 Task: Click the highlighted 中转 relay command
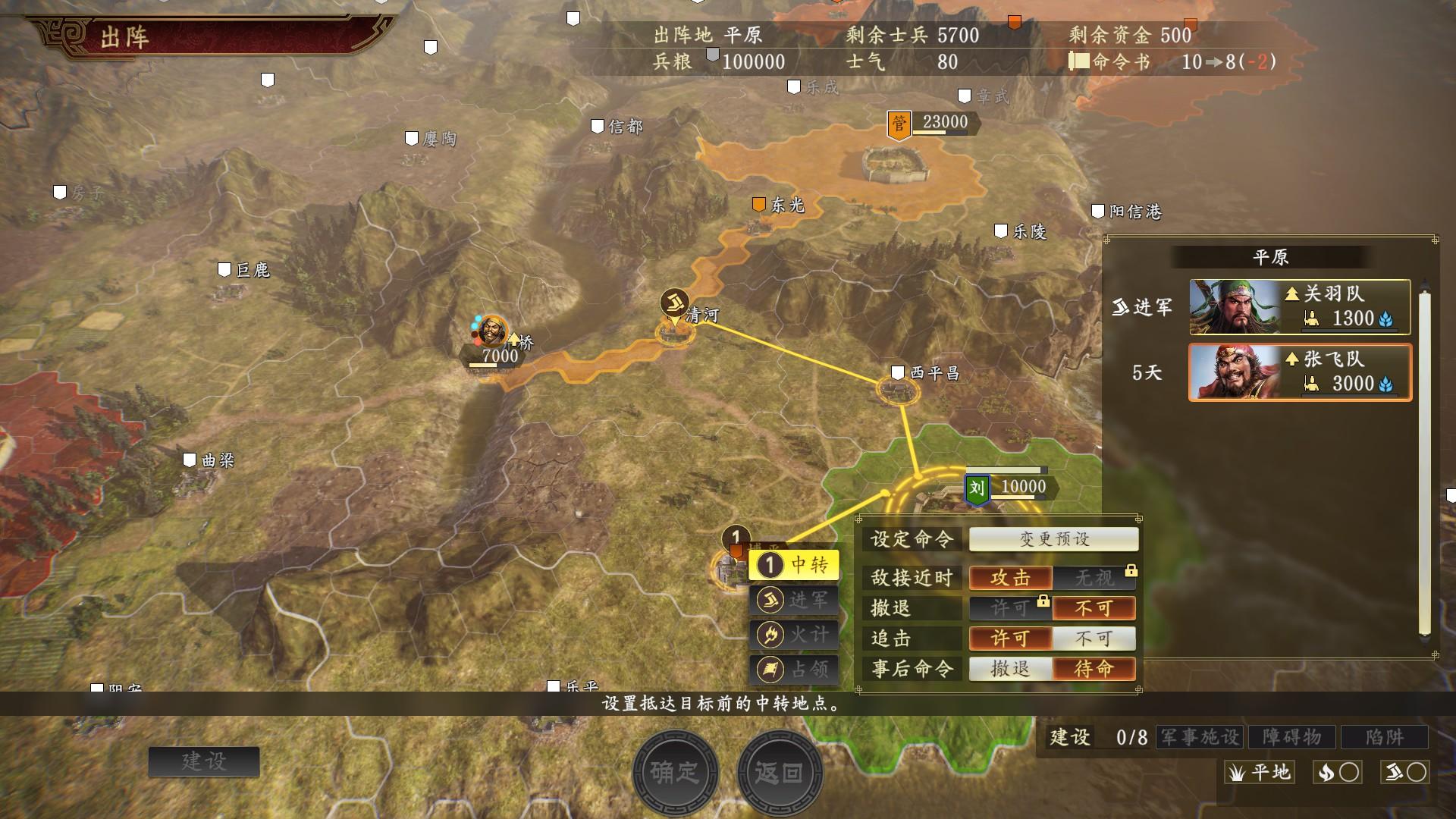[793, 564]
